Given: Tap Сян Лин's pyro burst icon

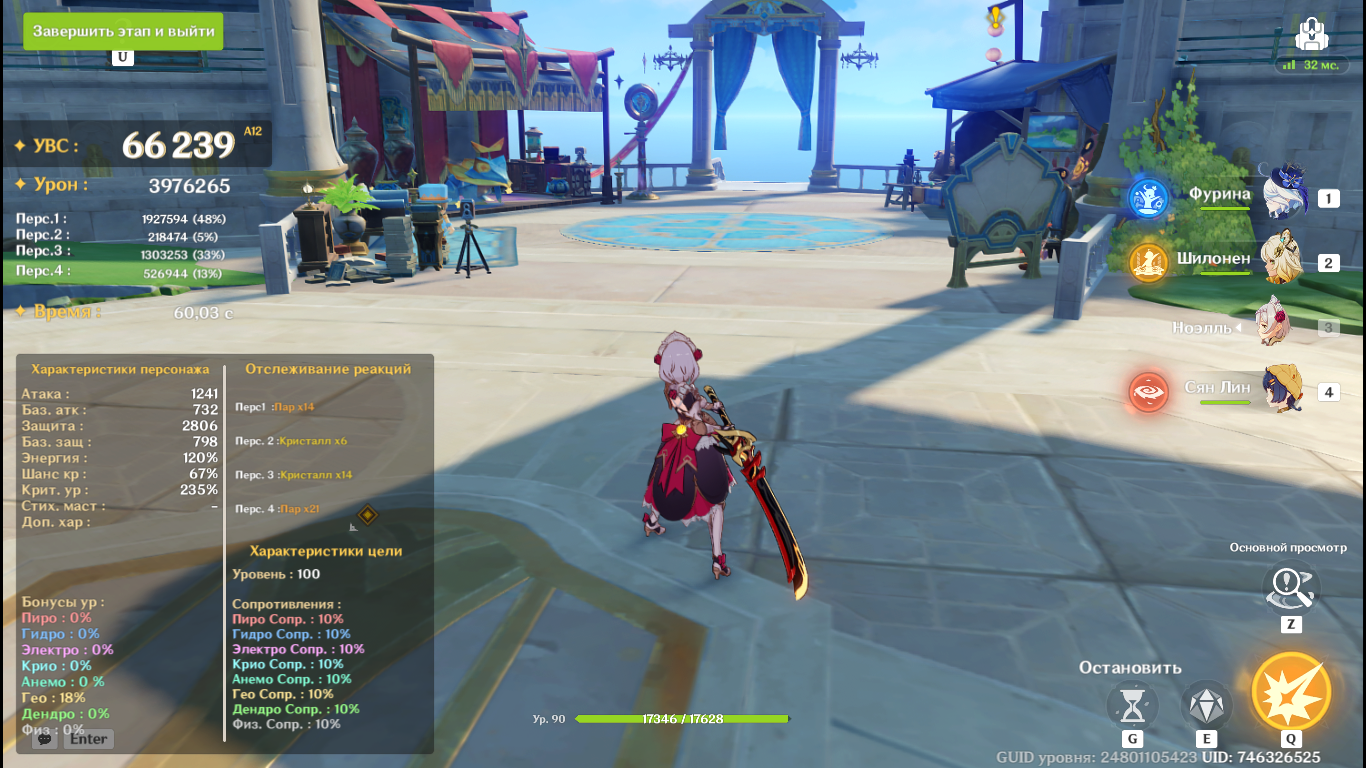Looking at the screenshot, I should (1149, 392).
